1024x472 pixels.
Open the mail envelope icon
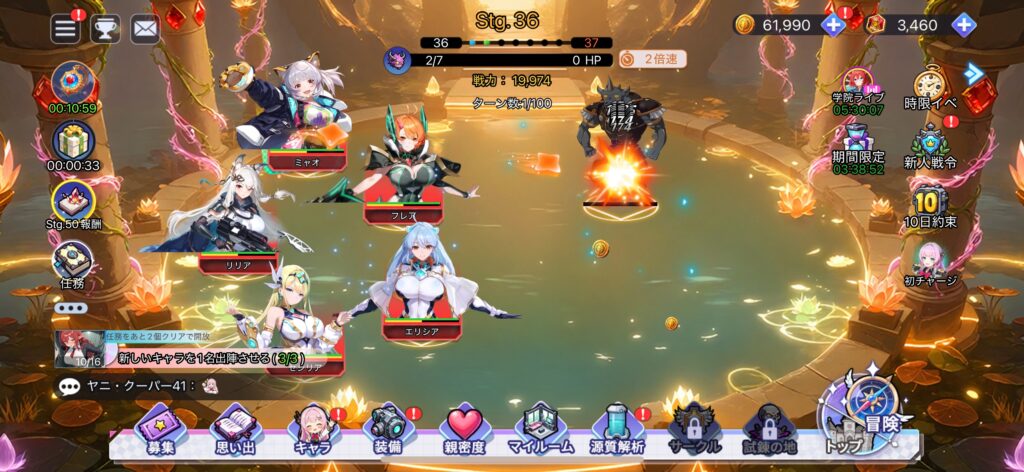click(x=145, y=28)
